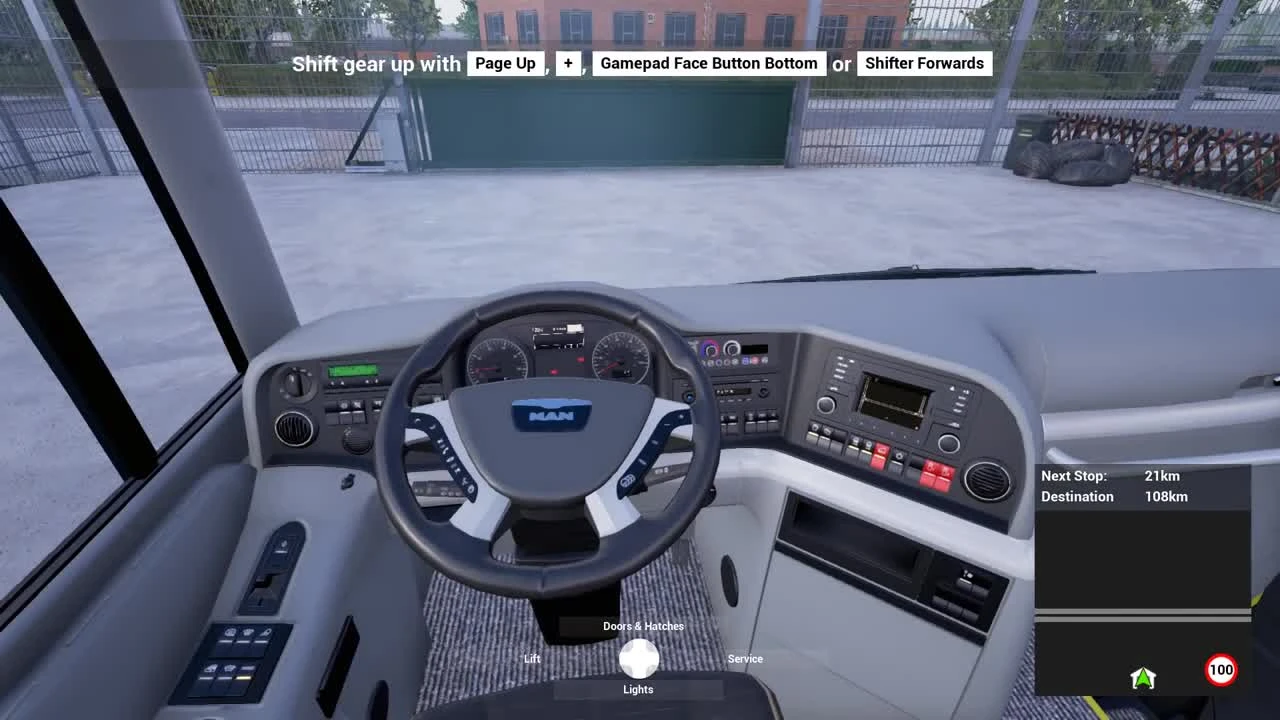Select the green navigation arrow icon
The image size is (1280, 720).
(1143, 677)
